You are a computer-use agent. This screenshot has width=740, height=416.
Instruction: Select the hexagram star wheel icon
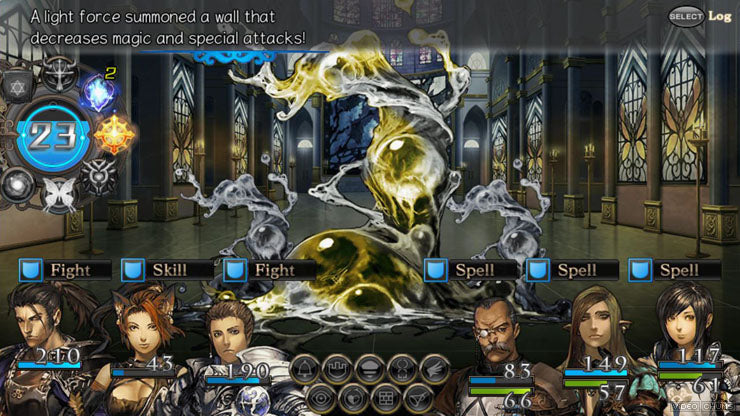[x=19, y=88]
